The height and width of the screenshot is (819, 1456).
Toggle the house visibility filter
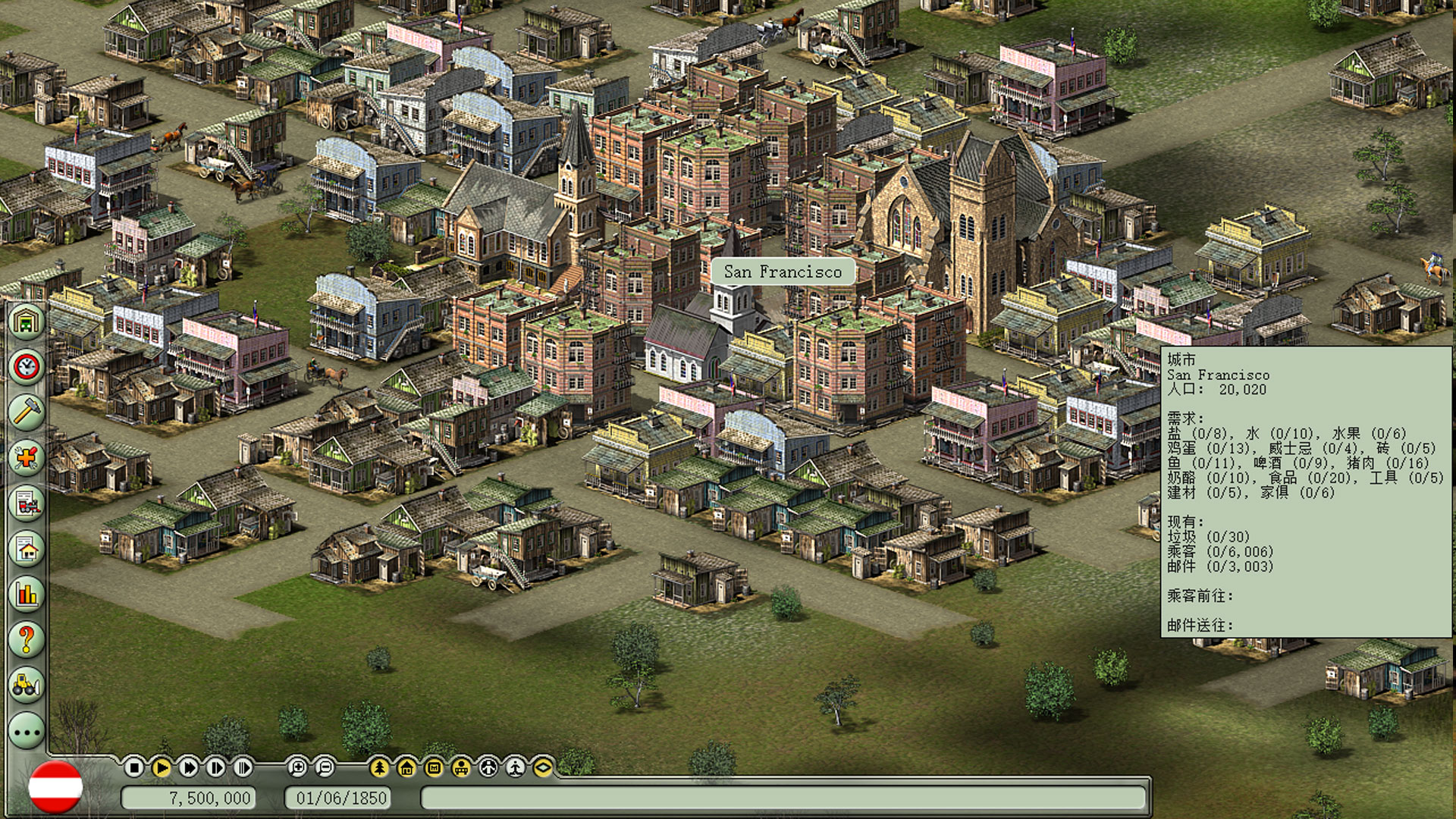coord(406,768)
